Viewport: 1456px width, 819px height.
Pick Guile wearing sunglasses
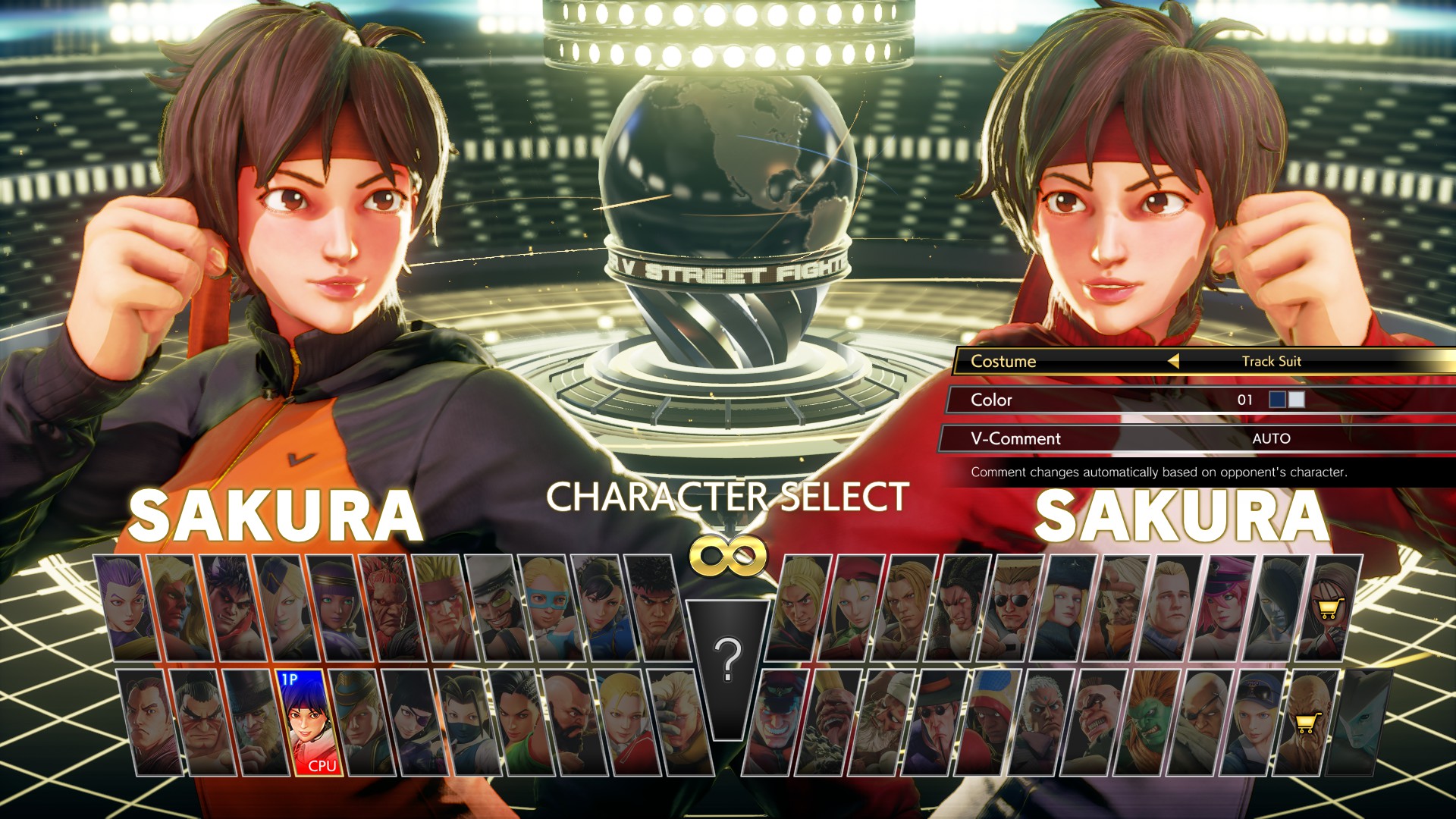[x=1012, y=608]
